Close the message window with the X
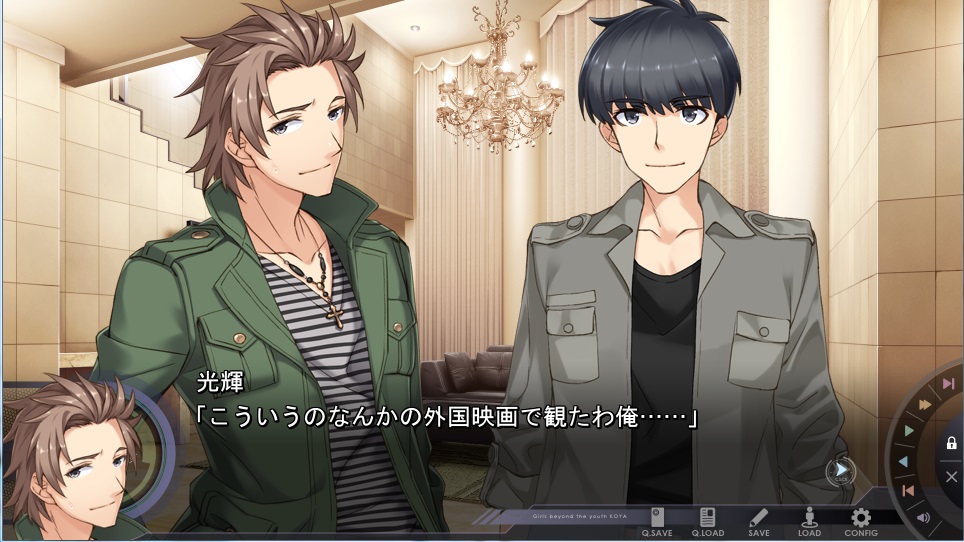The image size is (964, 542). (x=951, y=476)
